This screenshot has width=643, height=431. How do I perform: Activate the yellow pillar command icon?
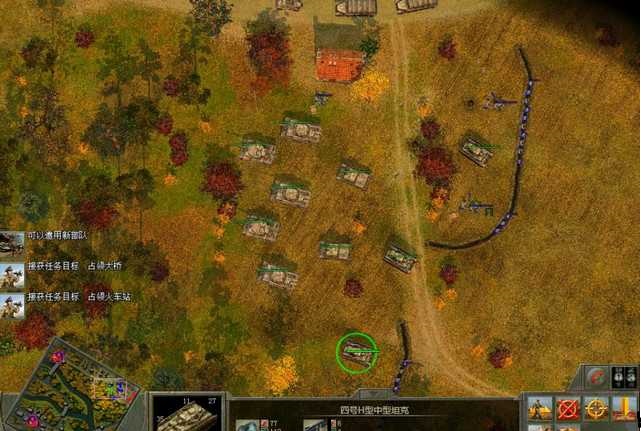tap(624, 409)
